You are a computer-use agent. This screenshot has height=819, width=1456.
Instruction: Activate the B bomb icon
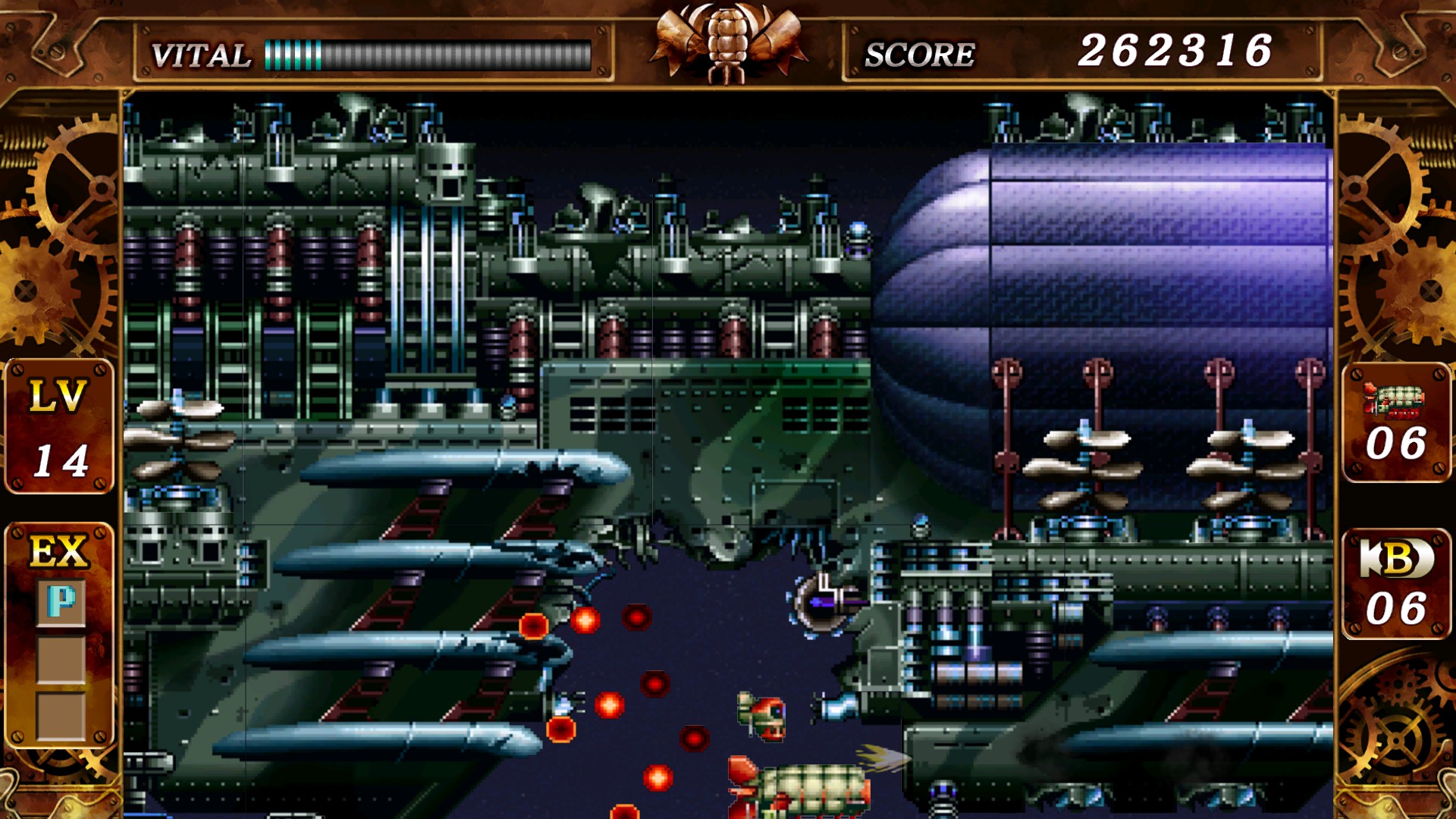coord(1396,559)
